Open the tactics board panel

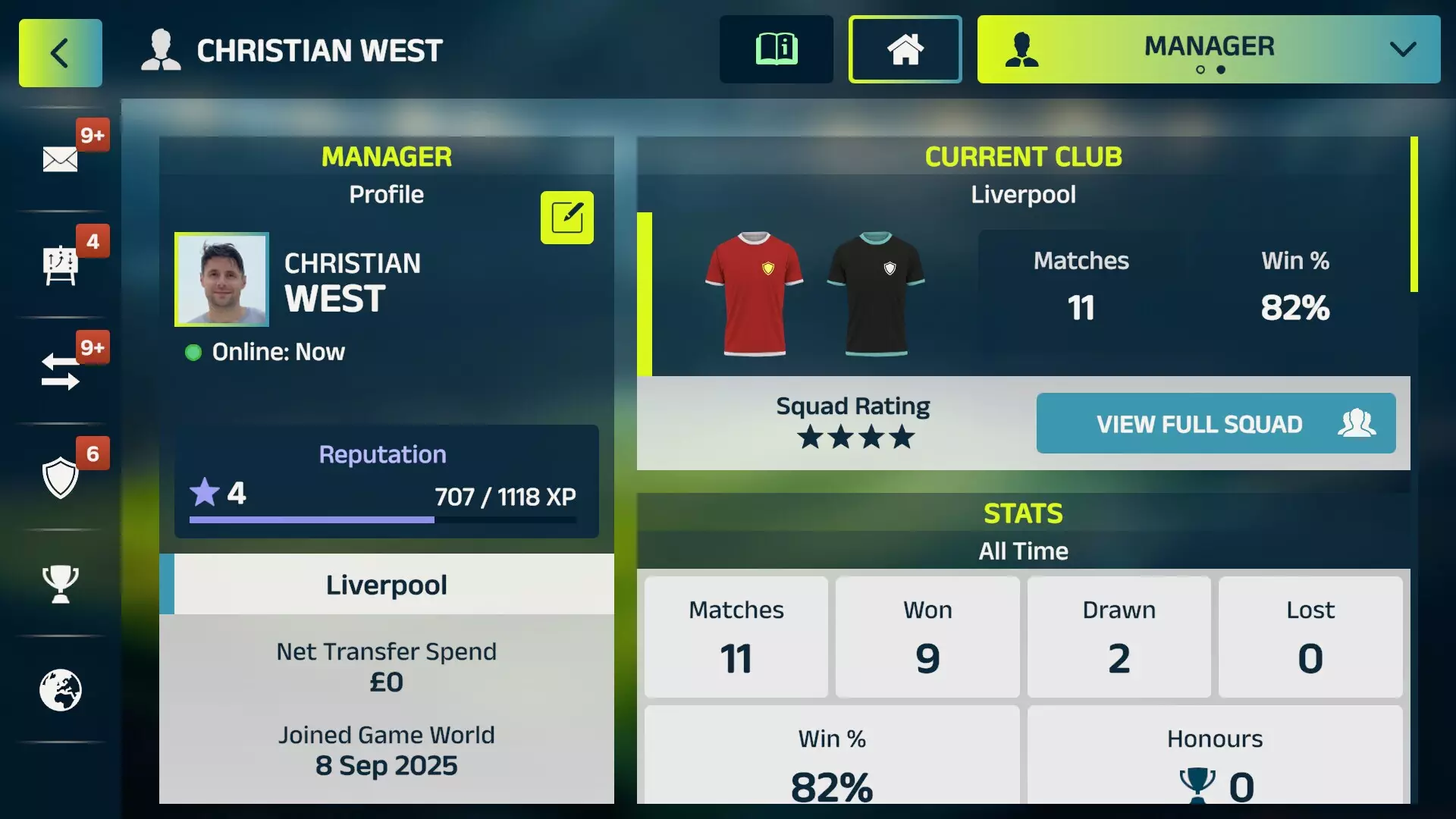coord(60,263)
